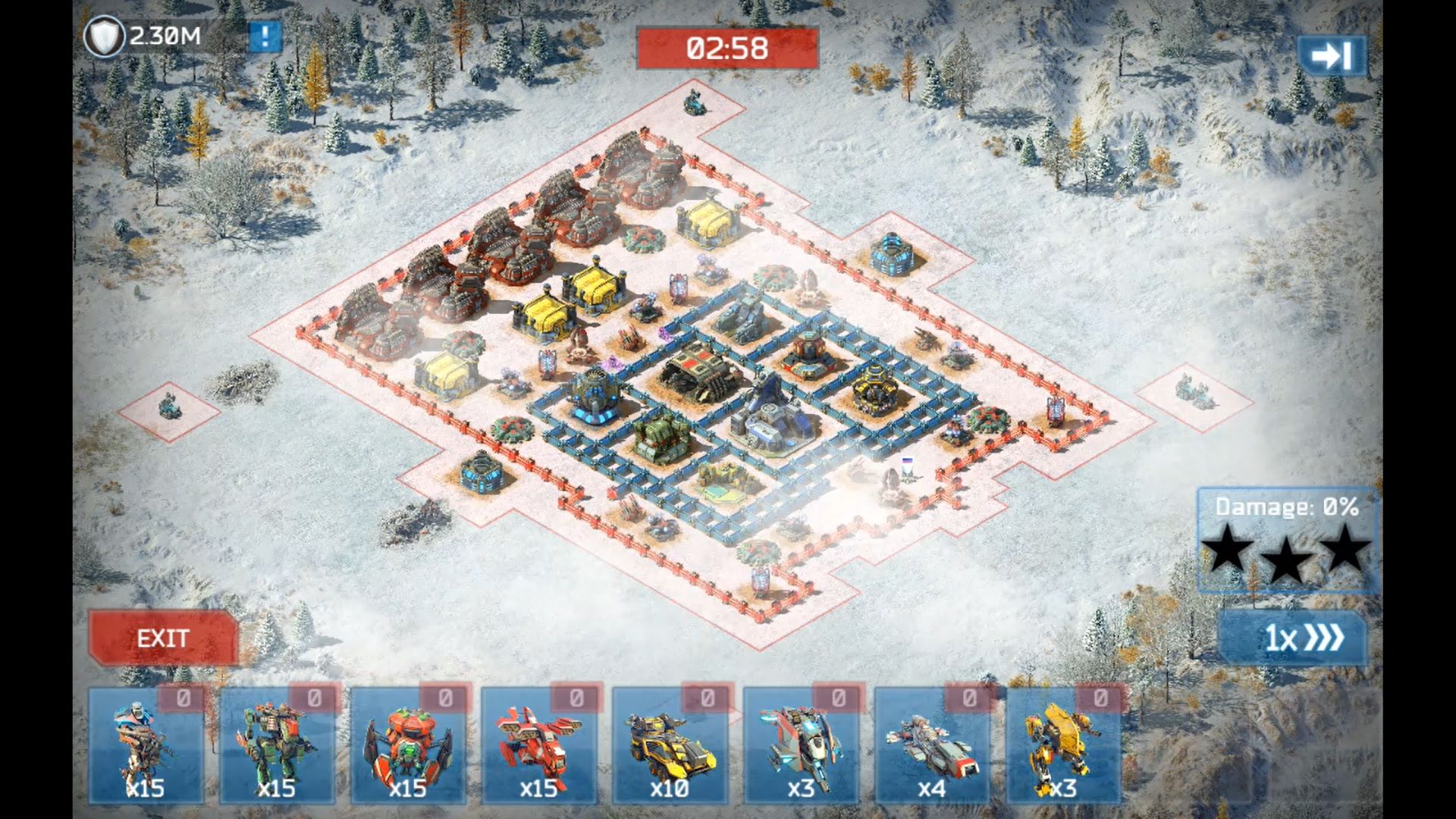This screenshot has height=819, width=1456.
Task: Pick the yellow heavy mech x3 card
Action: point(1064,746)
